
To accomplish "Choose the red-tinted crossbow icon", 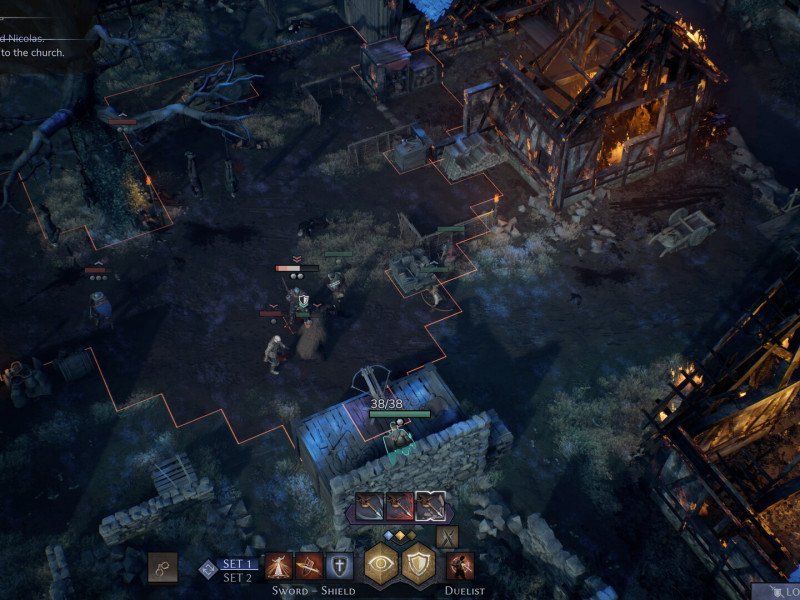I will click(x=400, y=506).
